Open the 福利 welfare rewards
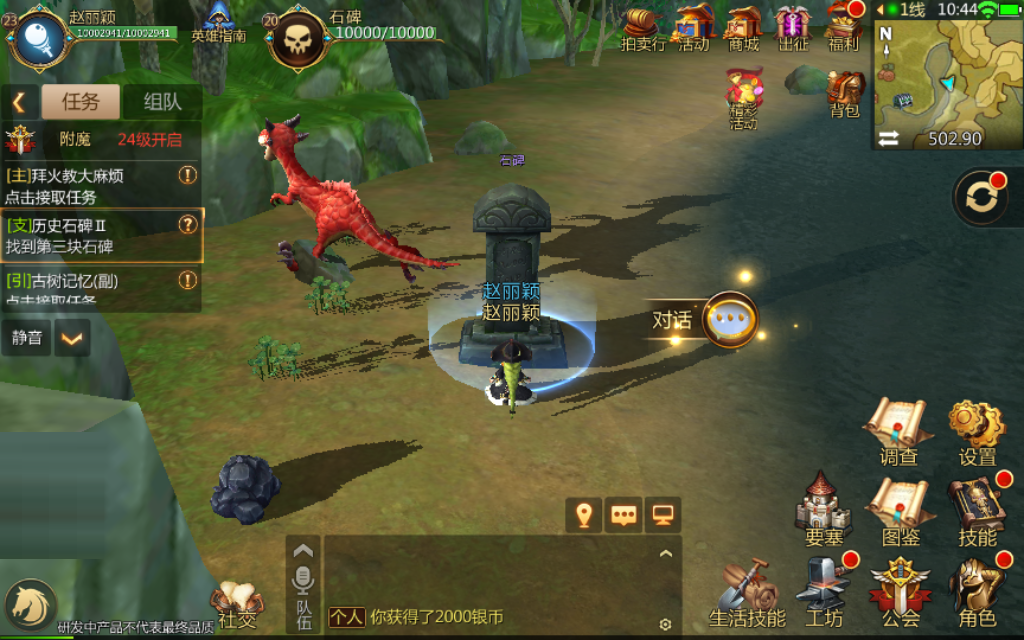Screen dimensions: 1024x640 pos(843,26)
